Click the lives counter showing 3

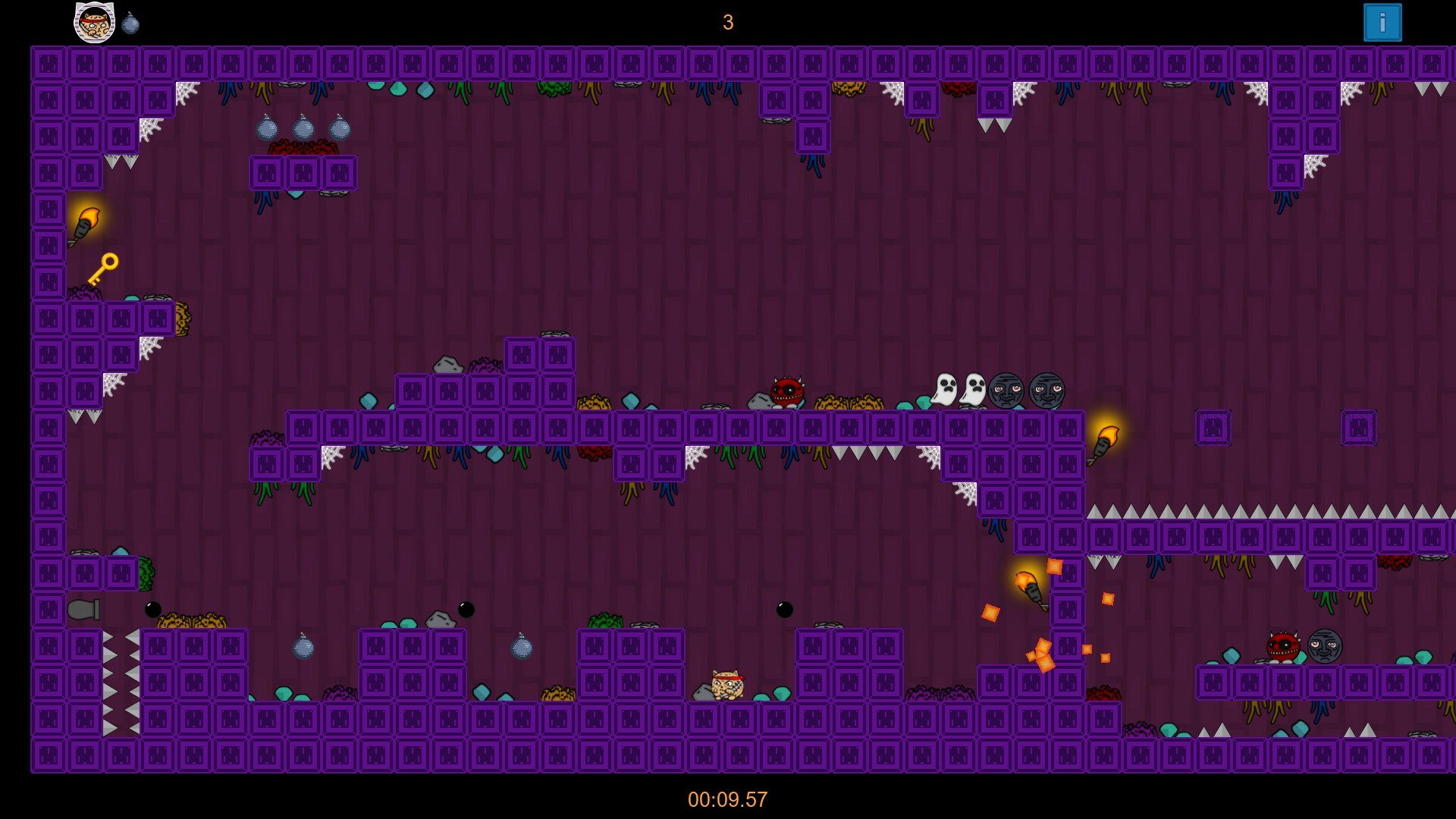(727, 23)
